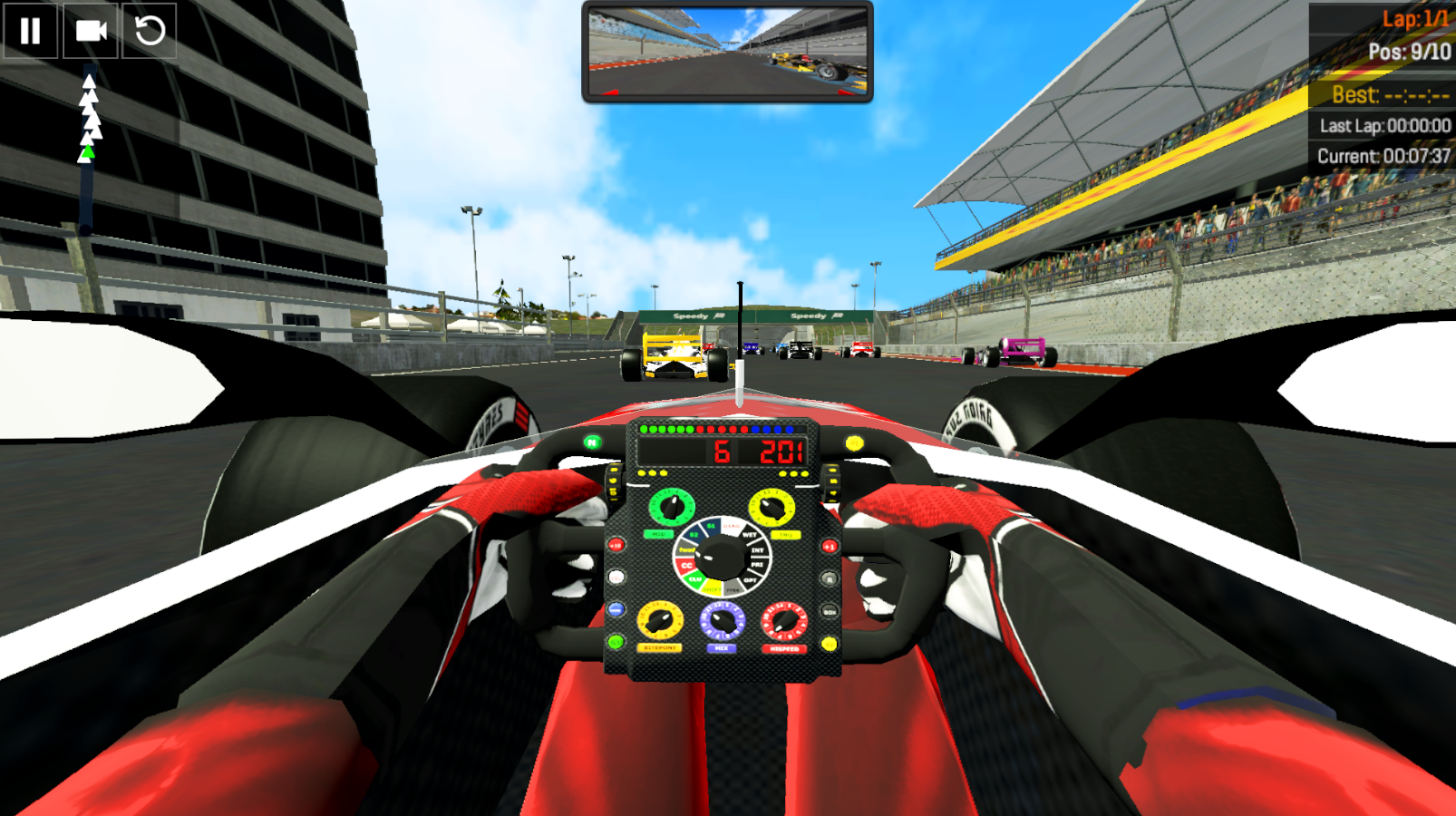Toggle the blue button on the wheel's left
The width and height of the screenshot is (1456, 816).
pos(615,608)
